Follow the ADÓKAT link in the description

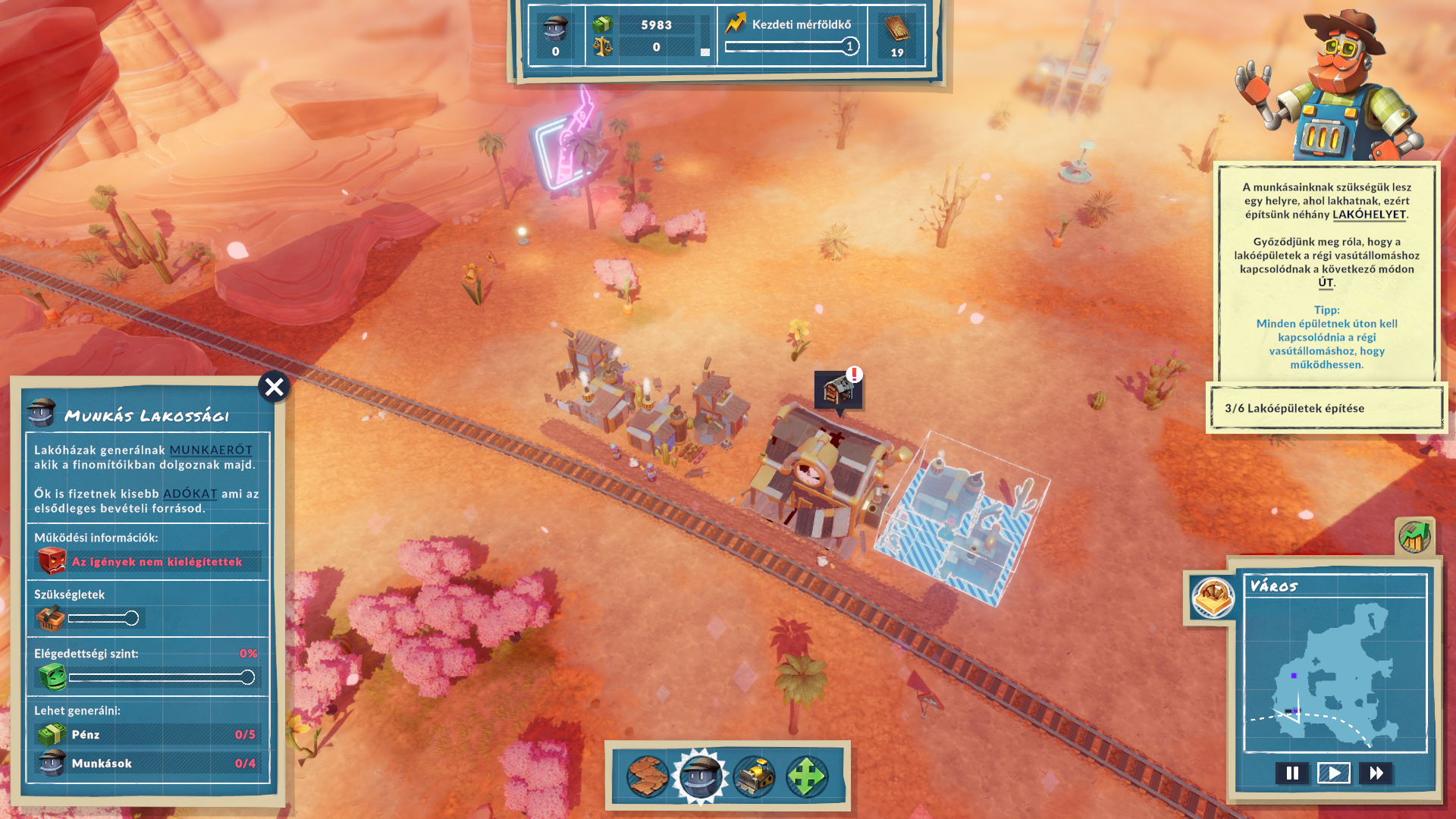point(190,494)
